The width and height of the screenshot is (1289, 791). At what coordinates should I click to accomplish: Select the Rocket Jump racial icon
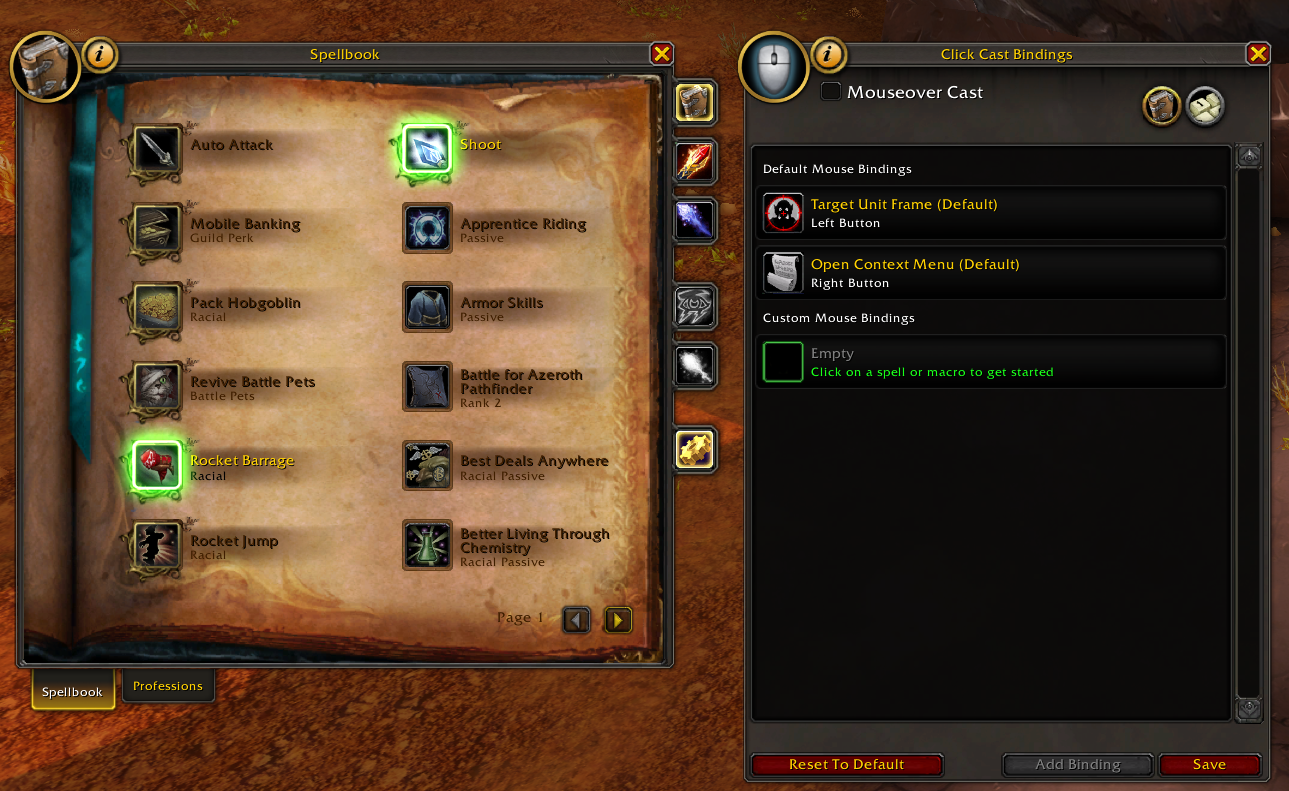[155, 545]
